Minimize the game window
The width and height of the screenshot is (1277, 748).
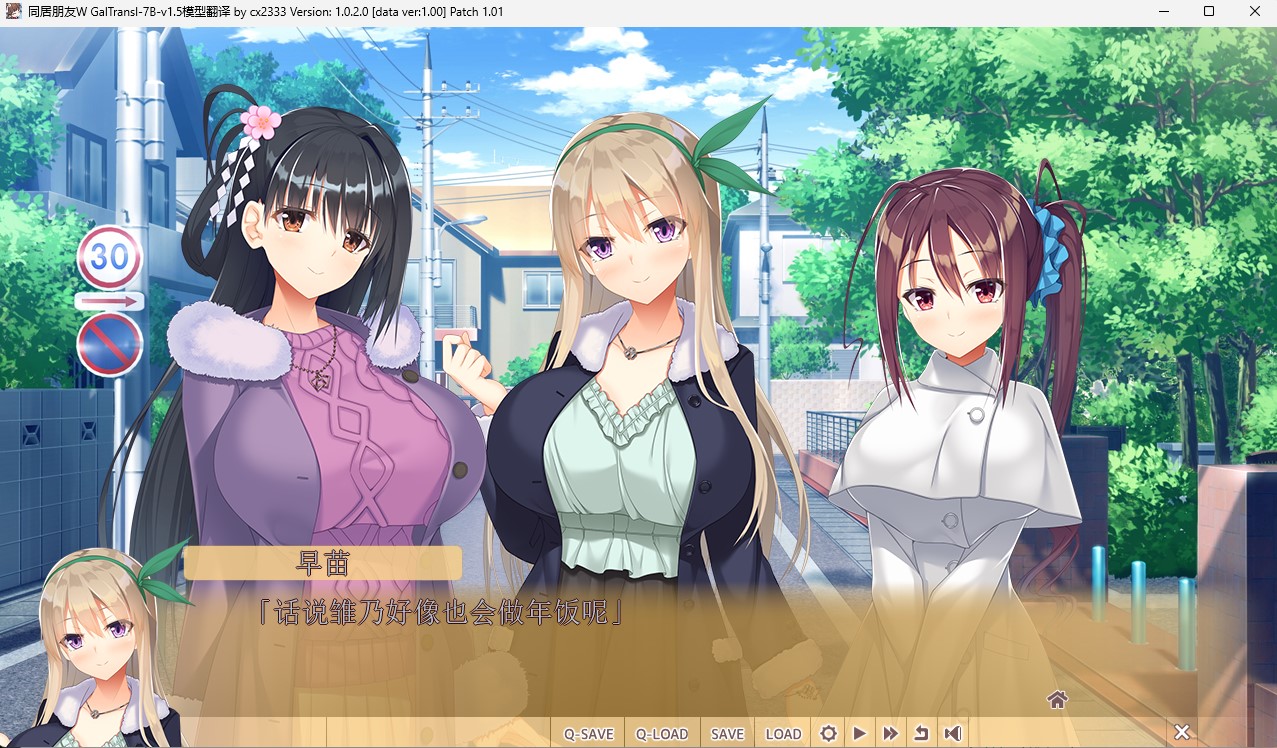tap(1162, 12)
